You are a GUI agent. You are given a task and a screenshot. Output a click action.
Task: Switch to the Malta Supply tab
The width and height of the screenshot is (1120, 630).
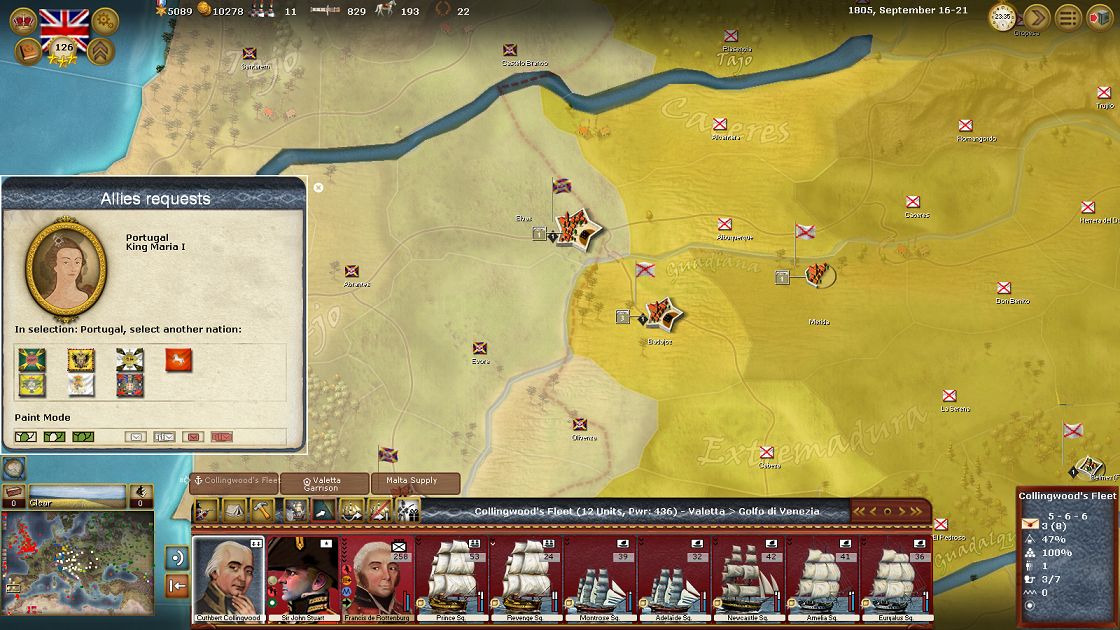[x=416, y=483]
